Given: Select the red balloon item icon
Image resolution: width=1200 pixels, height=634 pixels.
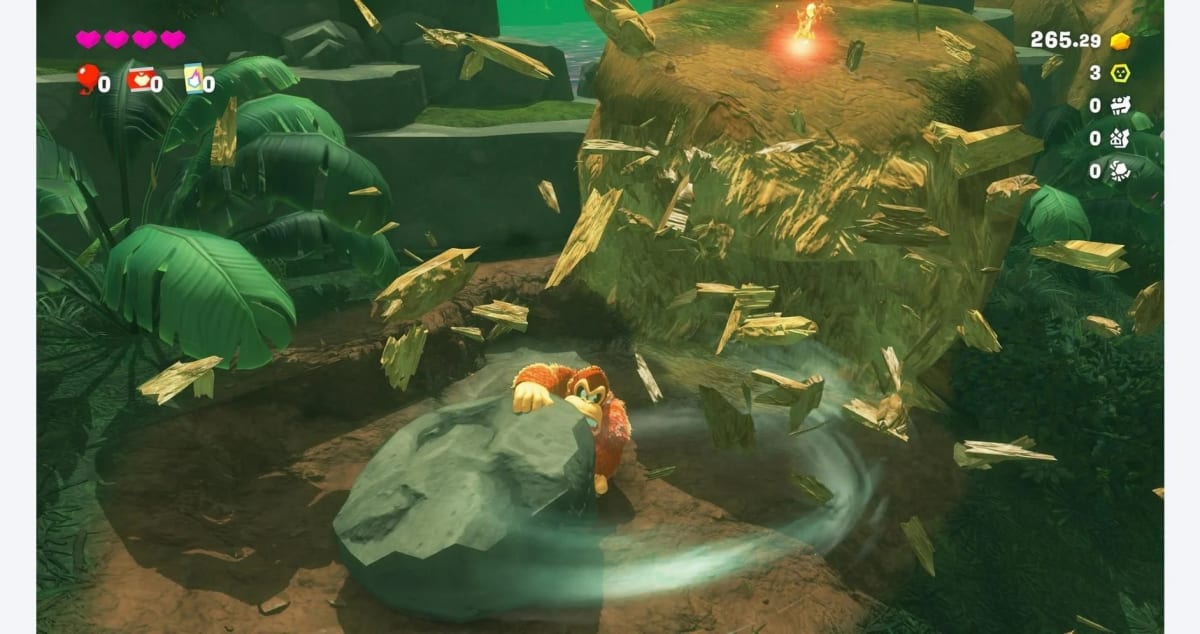Looking at the screenshot, I should 86,77.
